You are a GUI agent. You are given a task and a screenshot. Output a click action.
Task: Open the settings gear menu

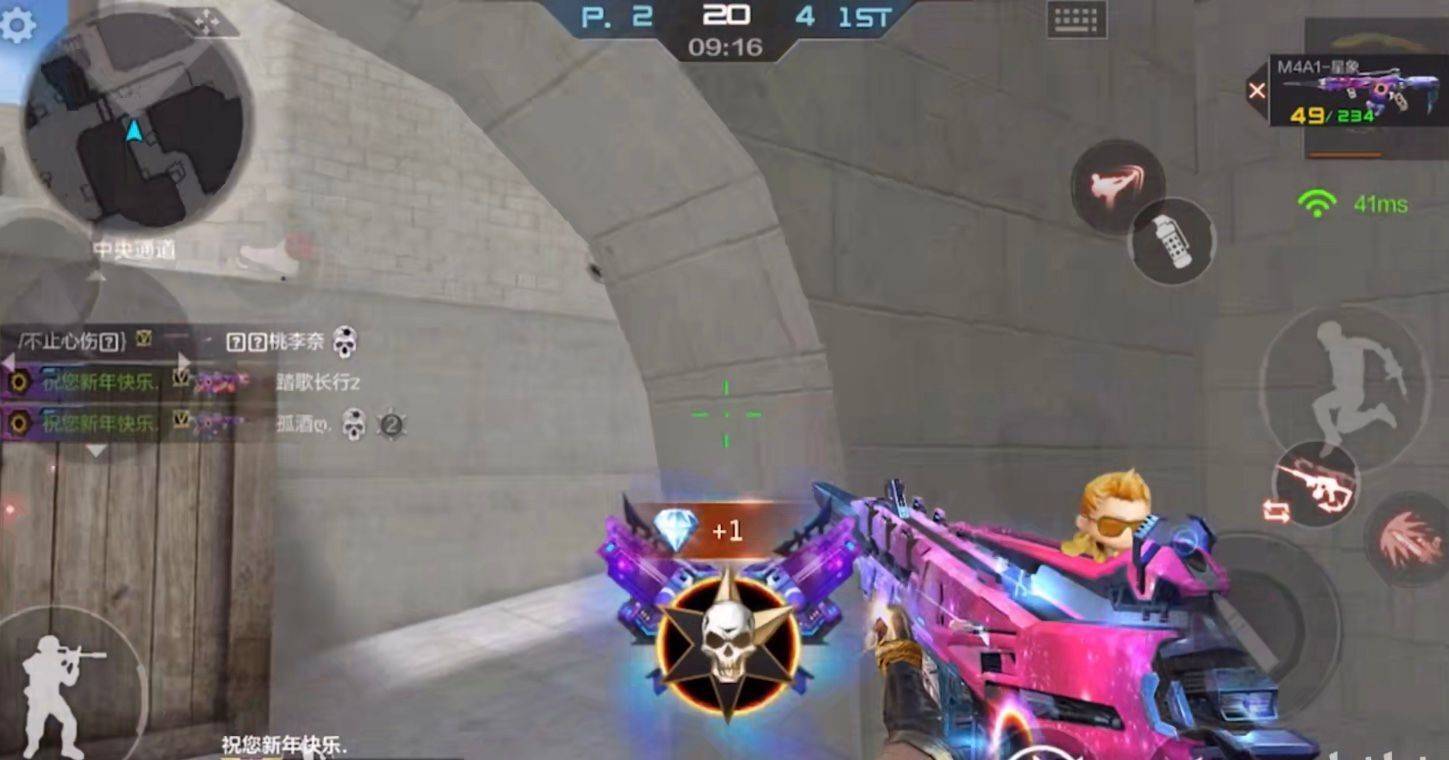tap(17, 25)
